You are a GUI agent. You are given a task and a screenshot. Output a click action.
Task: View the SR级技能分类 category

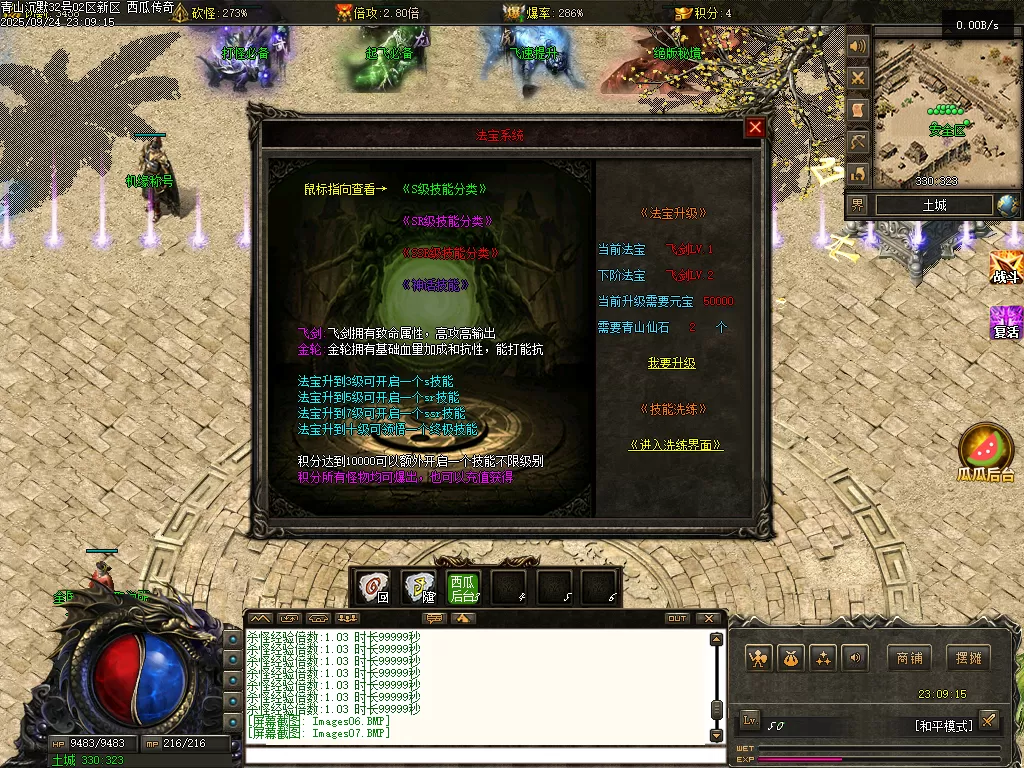click(x=447, y=221)
